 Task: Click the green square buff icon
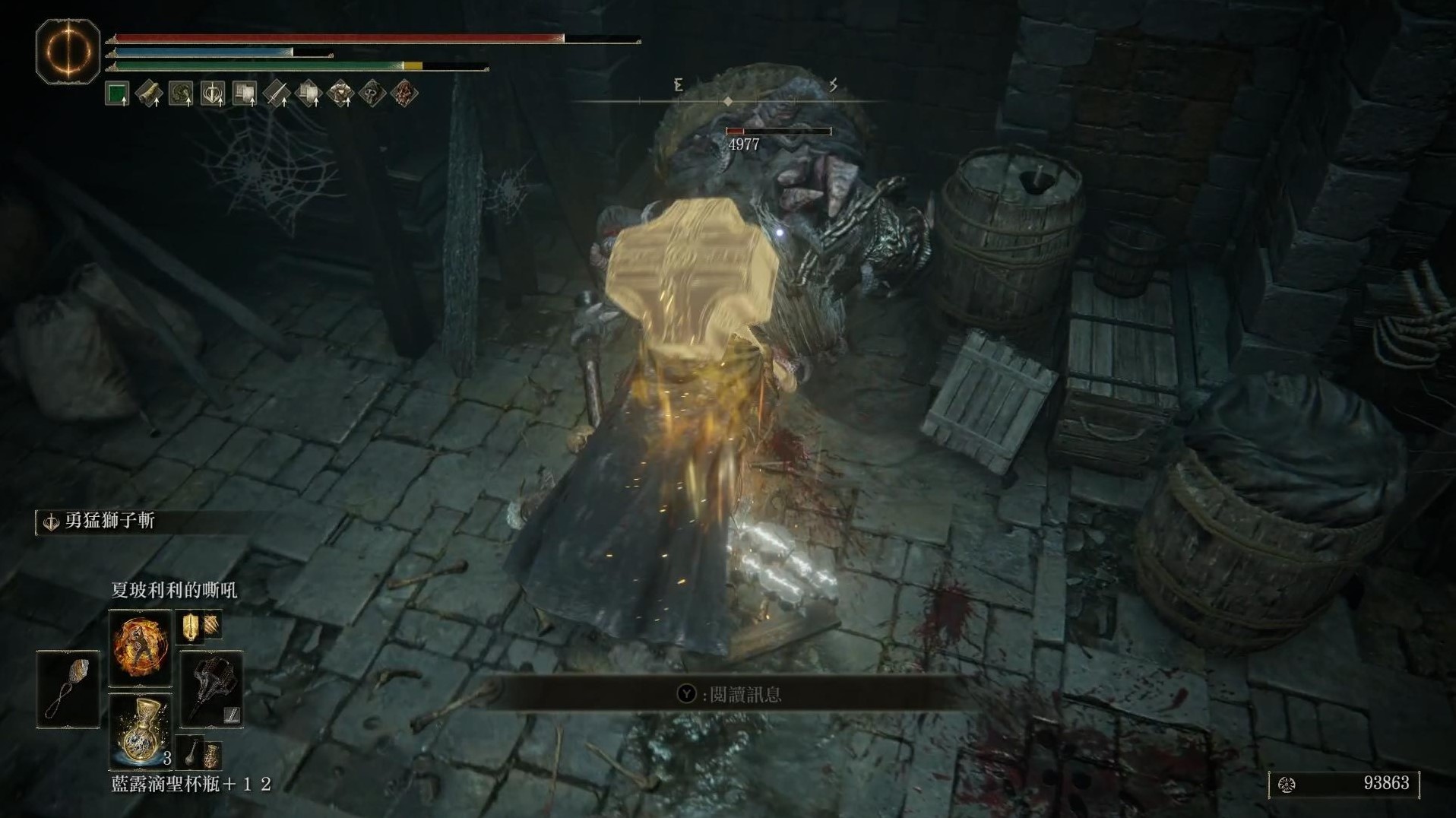tap(117, 94)
